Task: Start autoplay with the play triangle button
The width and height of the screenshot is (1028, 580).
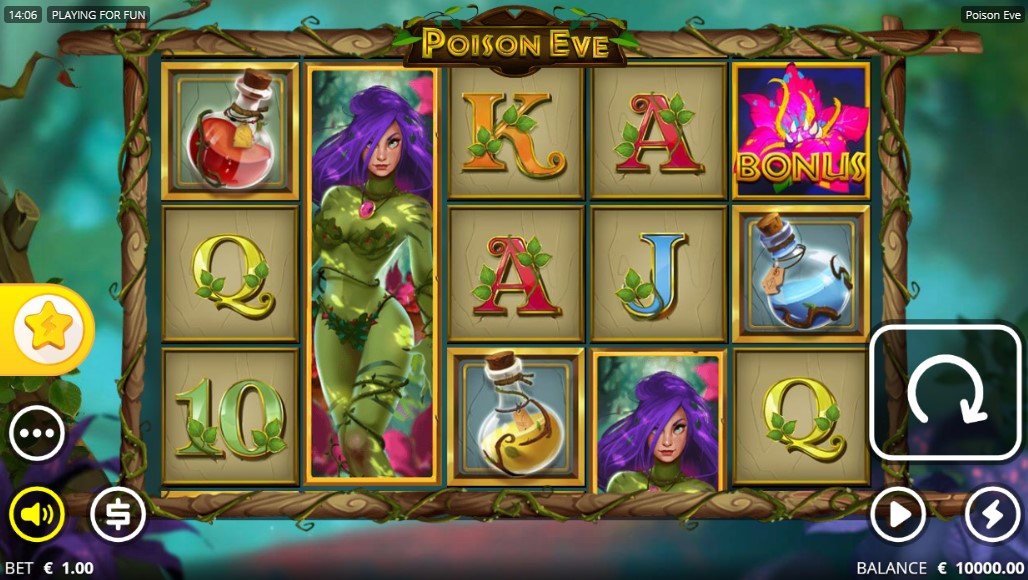Action: (897, 515)
